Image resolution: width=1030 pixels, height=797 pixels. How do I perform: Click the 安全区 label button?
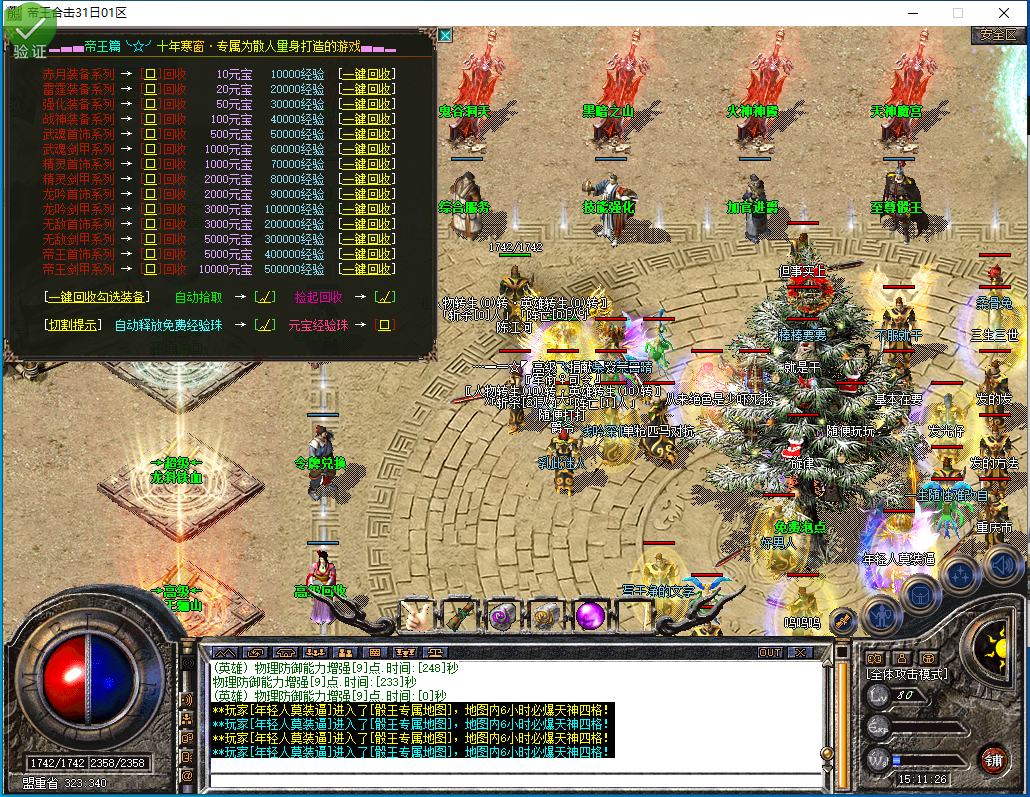click(998, 35)
